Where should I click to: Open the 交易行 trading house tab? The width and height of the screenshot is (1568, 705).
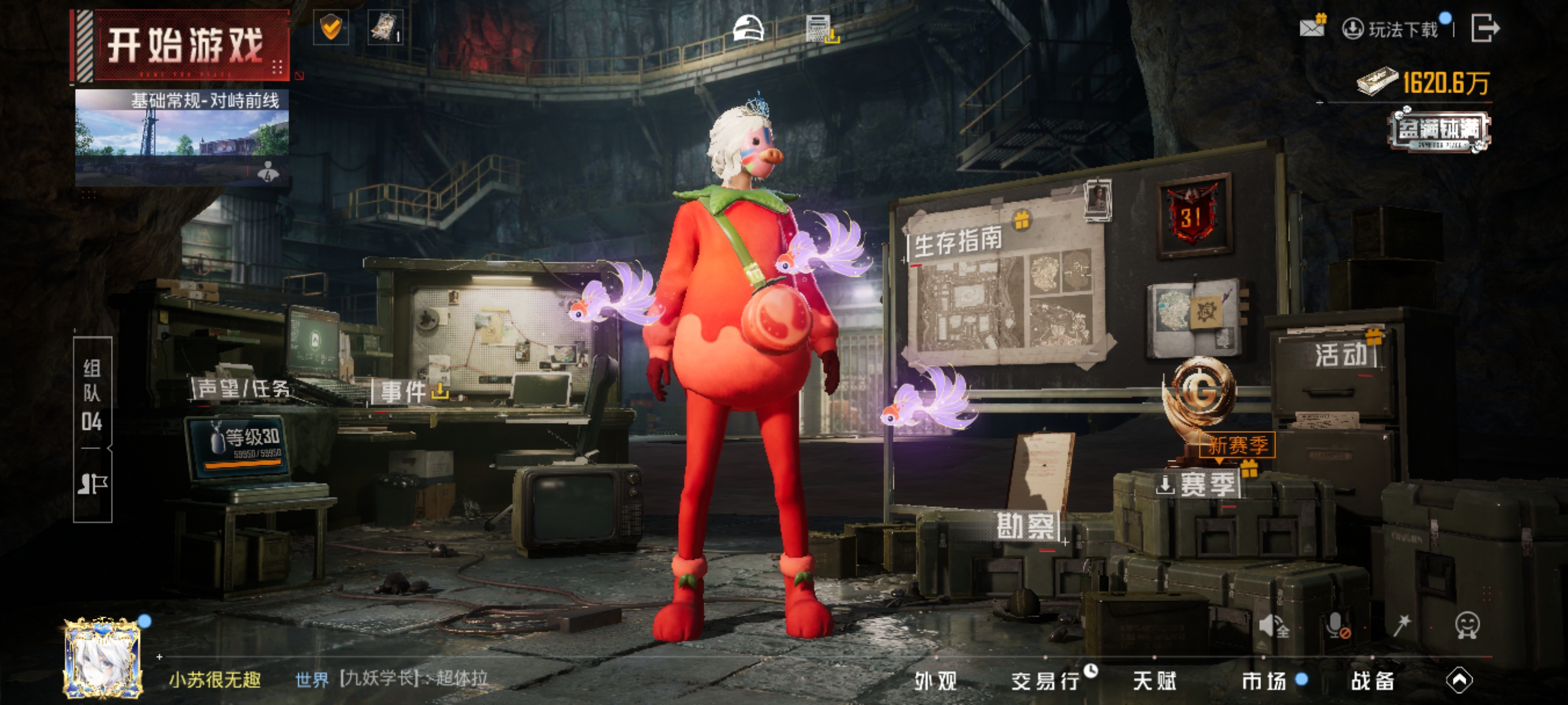[1045, 681]
